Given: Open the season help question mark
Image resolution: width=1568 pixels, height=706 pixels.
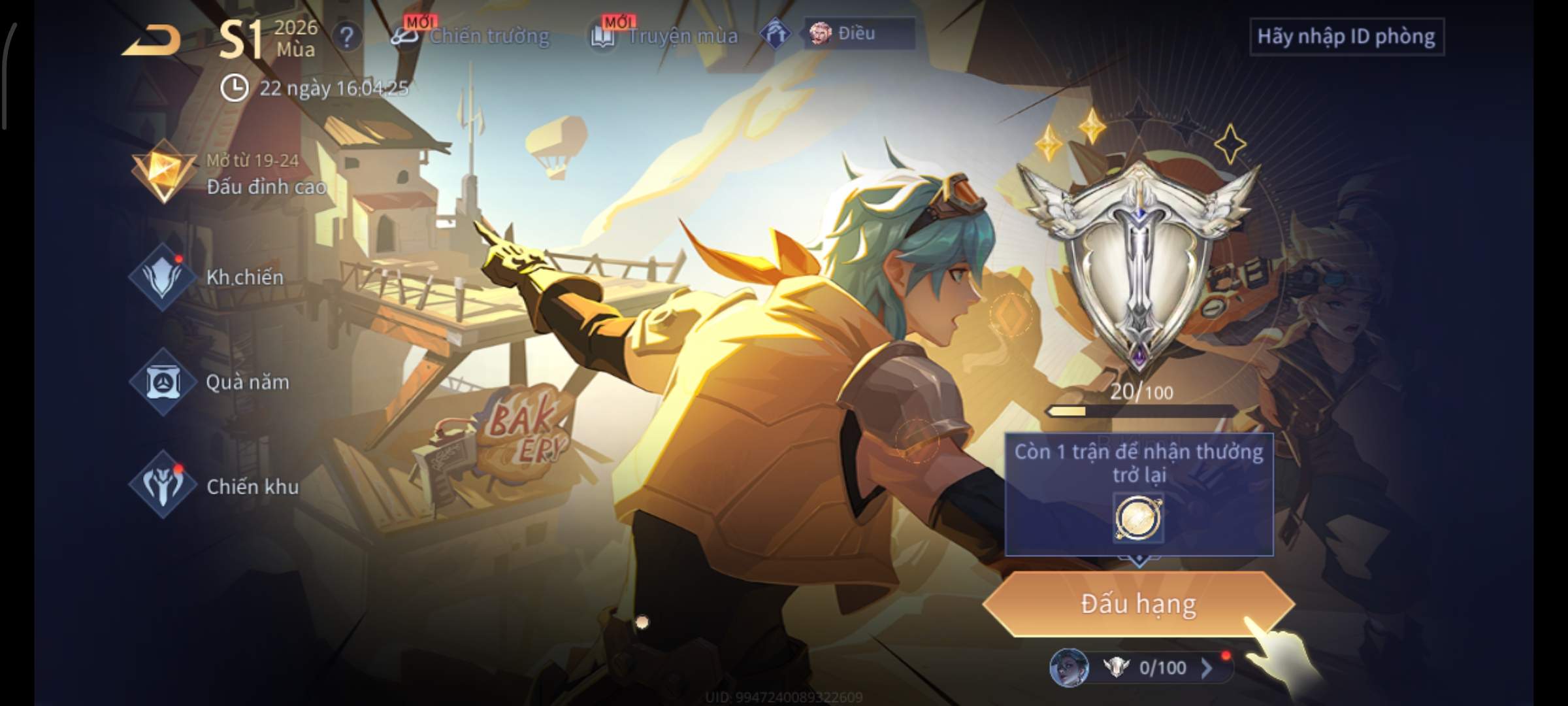Looking at the screenshot, I should tap(347, 37).
